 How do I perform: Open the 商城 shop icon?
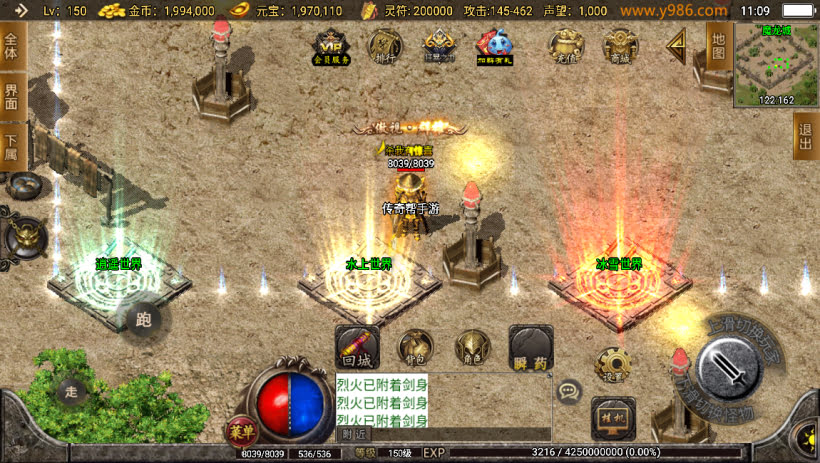[x=622, y=46]
